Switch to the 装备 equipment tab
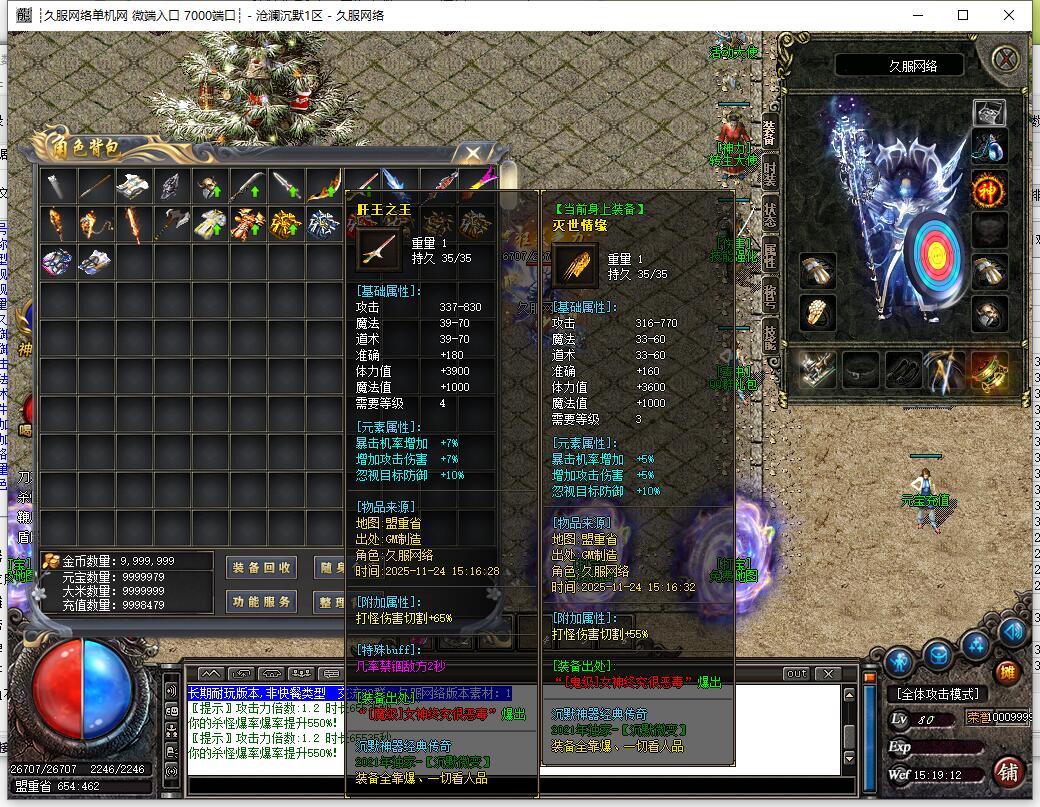 tap(769, 130)
